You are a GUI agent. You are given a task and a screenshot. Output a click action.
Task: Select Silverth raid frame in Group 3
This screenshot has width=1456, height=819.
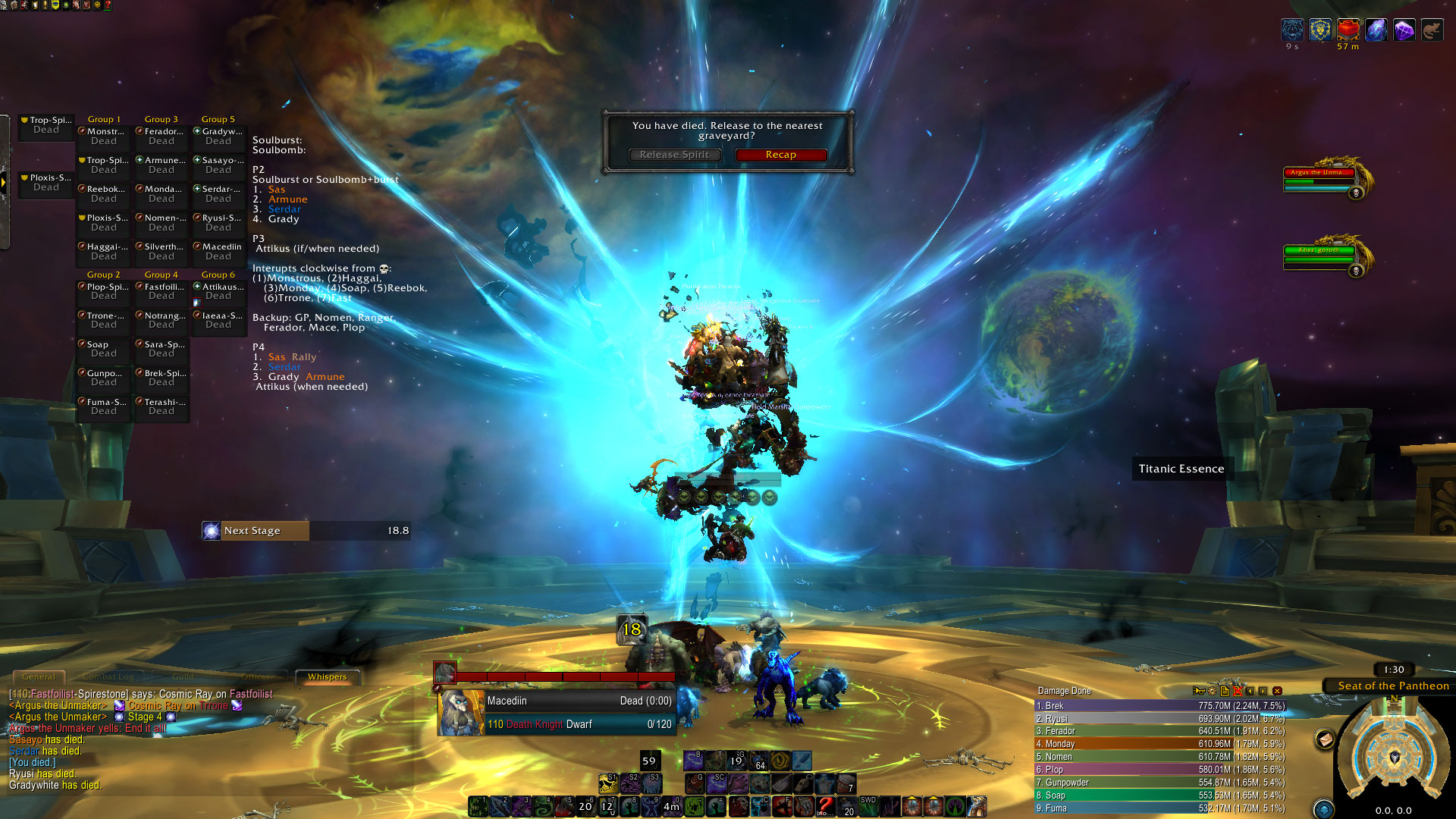[x=162, y=251]
